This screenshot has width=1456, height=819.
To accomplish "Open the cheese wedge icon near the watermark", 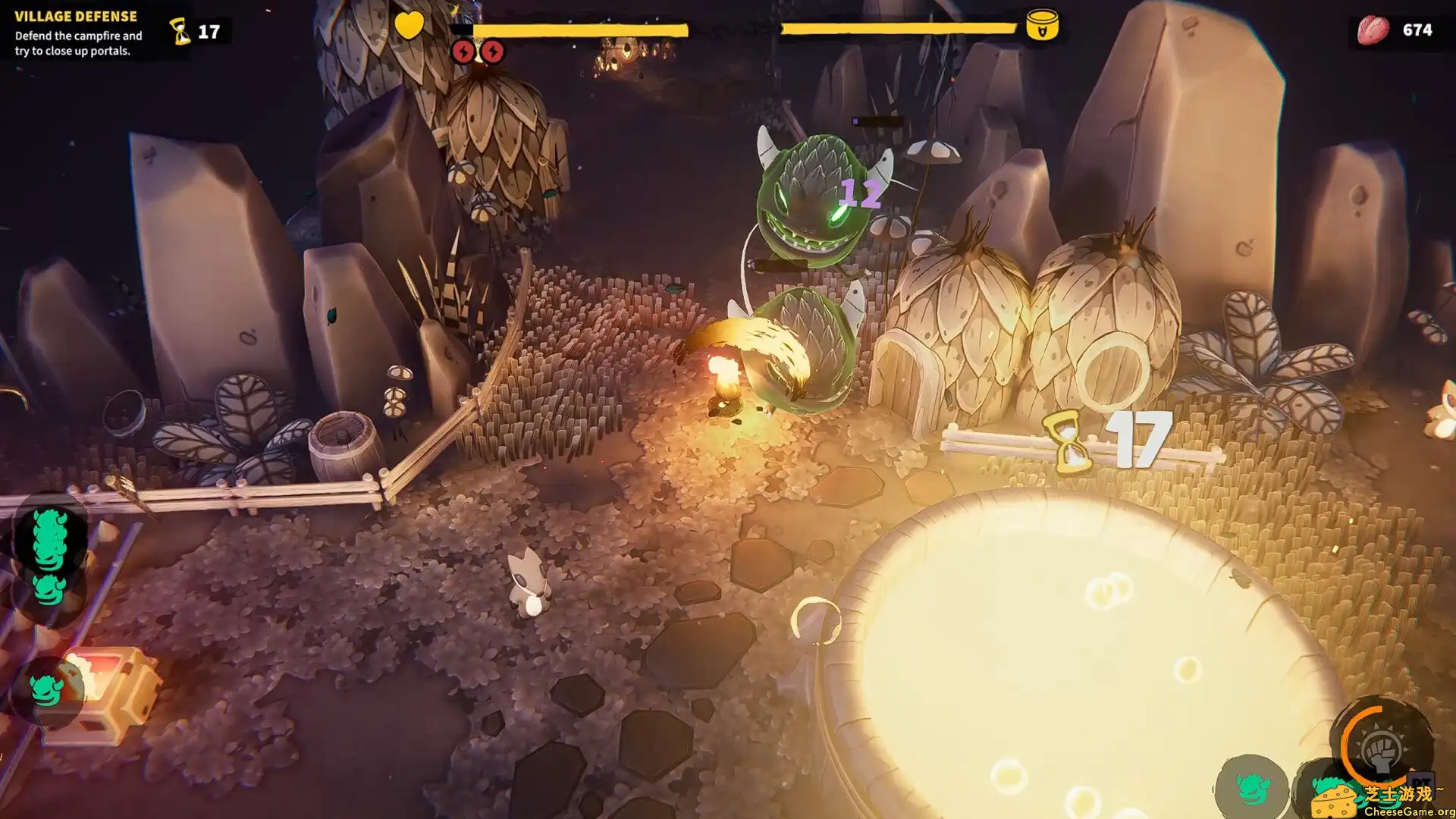I will tap(1335, 800).
